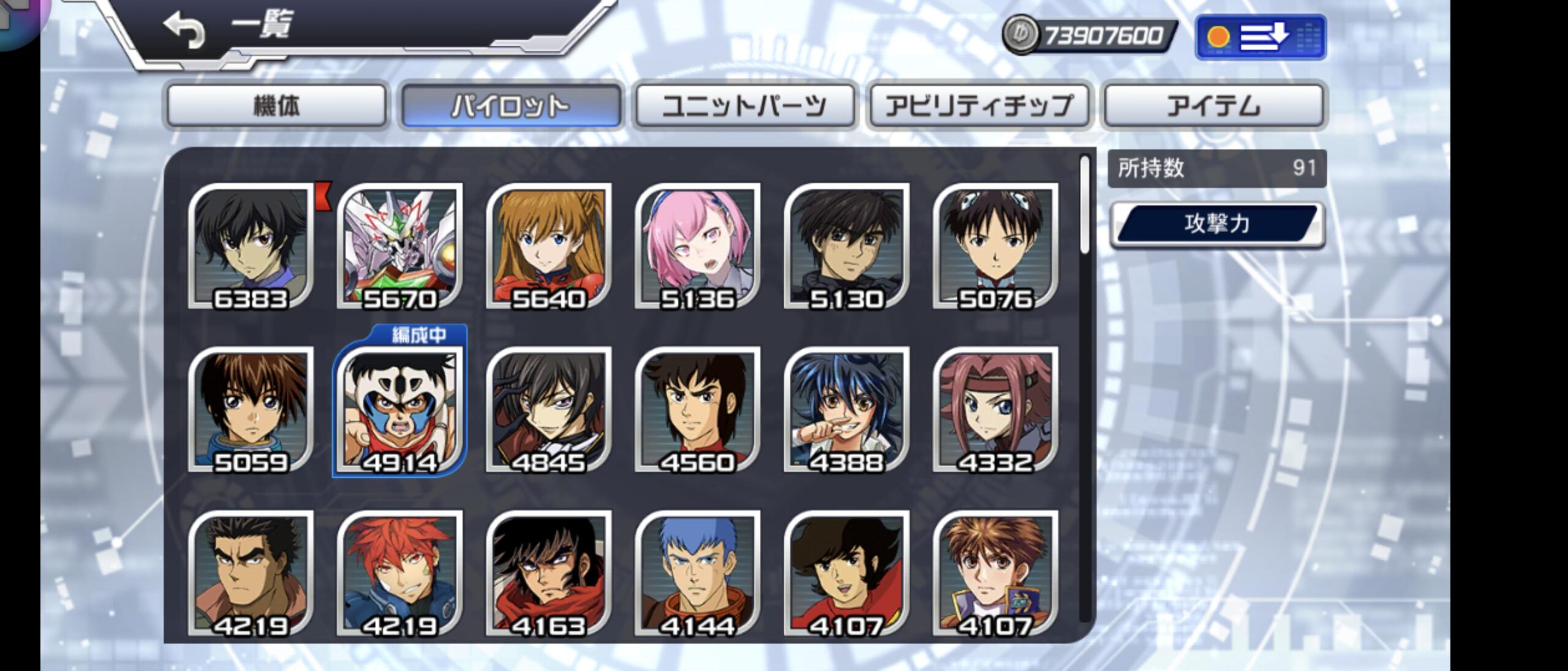Toggle the sort order button with orange dot
Image resolution: width=1568 pixels, height=671 pixels.
[1261, 37]
